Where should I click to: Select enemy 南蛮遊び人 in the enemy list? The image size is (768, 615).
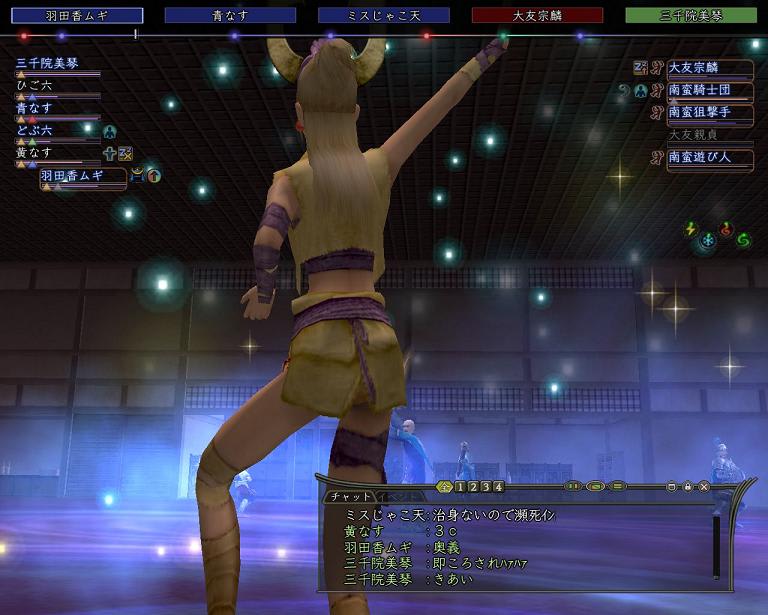pyautogui.click(x=709, y=156)
